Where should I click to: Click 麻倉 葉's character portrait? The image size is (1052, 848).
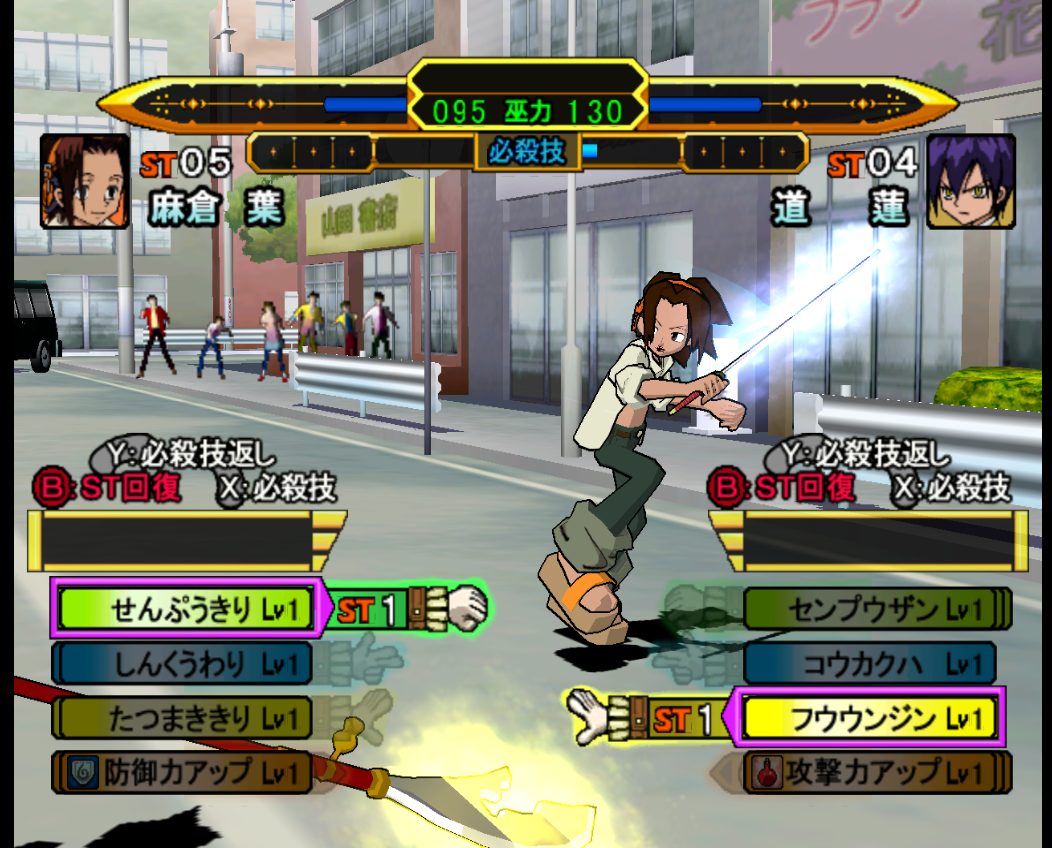point(85,181)
